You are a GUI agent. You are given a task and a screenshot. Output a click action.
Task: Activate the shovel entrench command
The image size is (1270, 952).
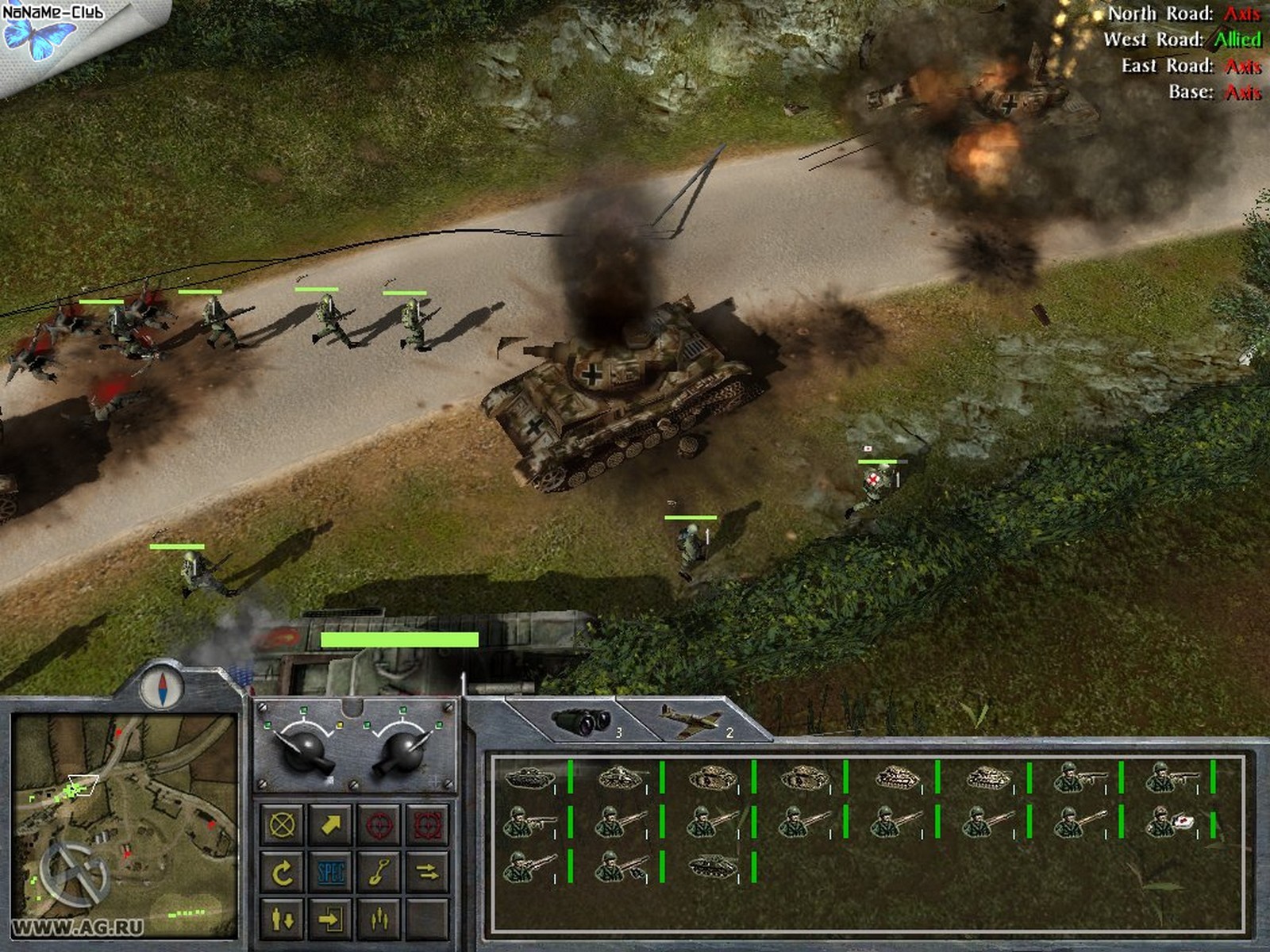point(379,873)
